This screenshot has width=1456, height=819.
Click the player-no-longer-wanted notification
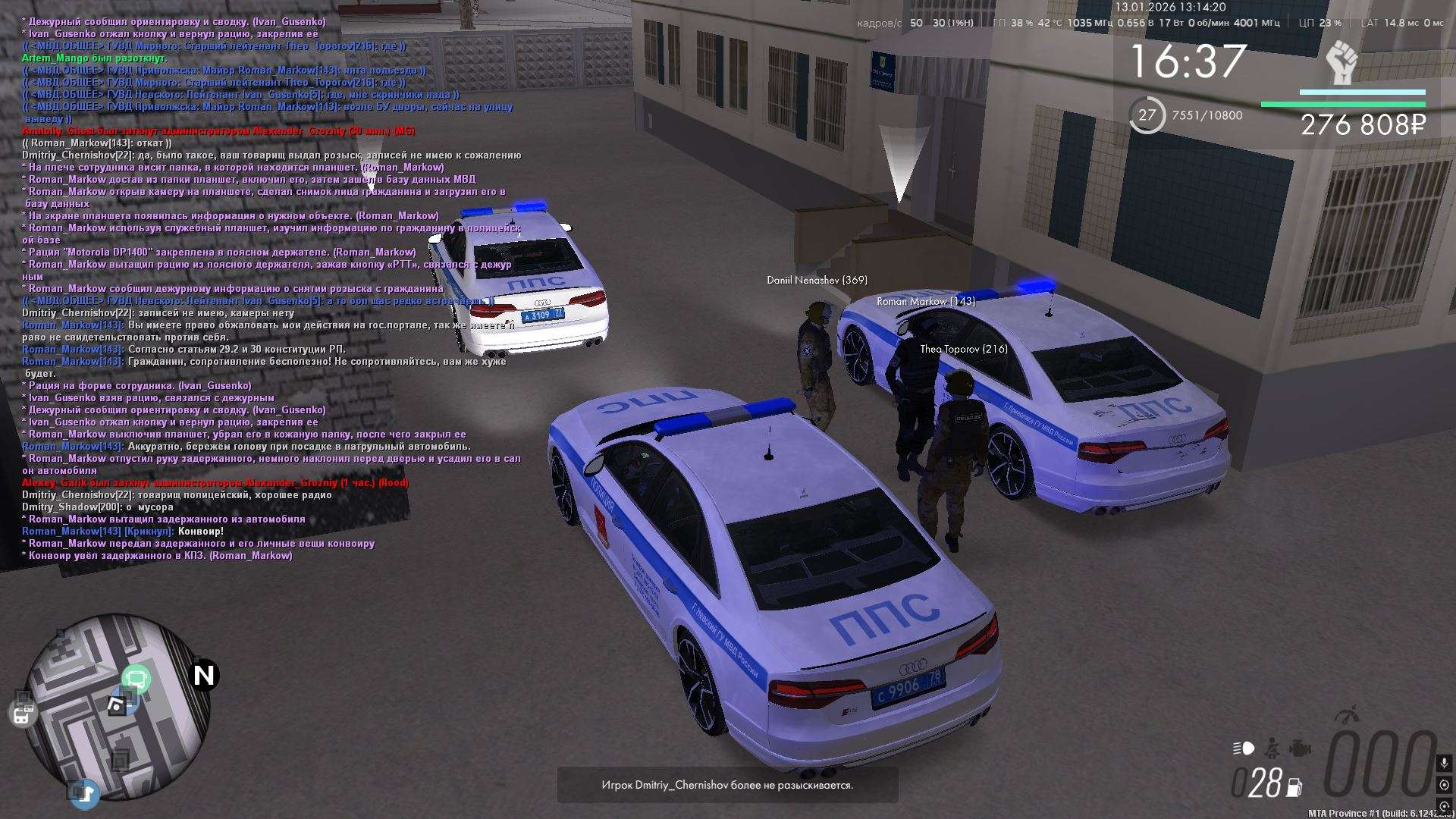pos(727,785)
